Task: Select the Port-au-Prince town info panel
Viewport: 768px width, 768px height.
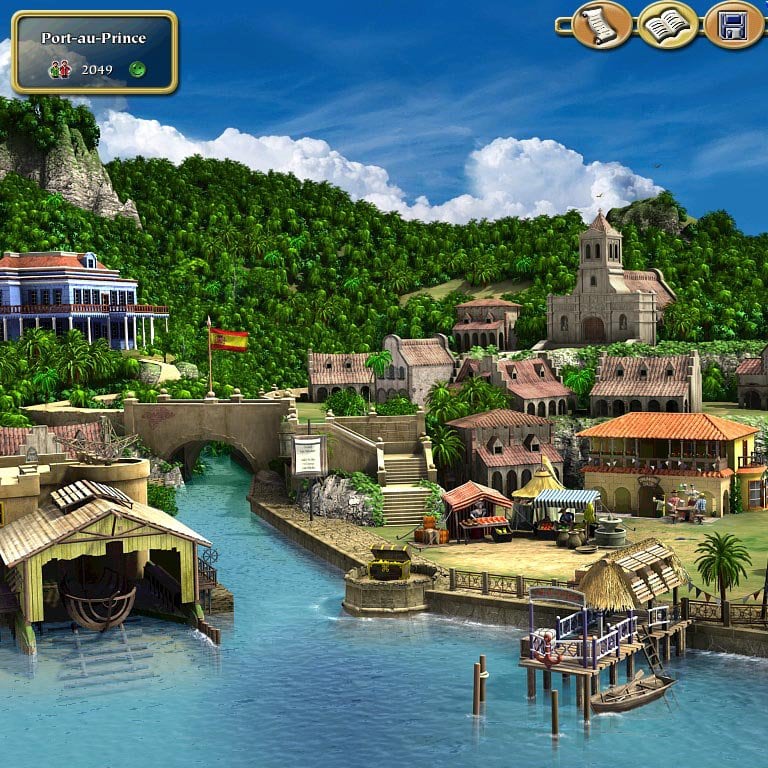Action: point(94,52)
